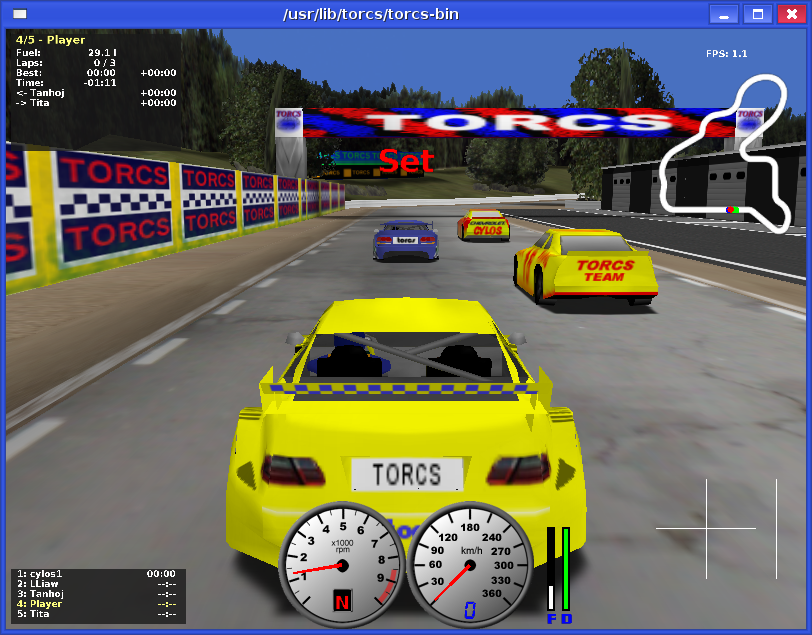Select the highlighted Player standings row

pos(95,604)
